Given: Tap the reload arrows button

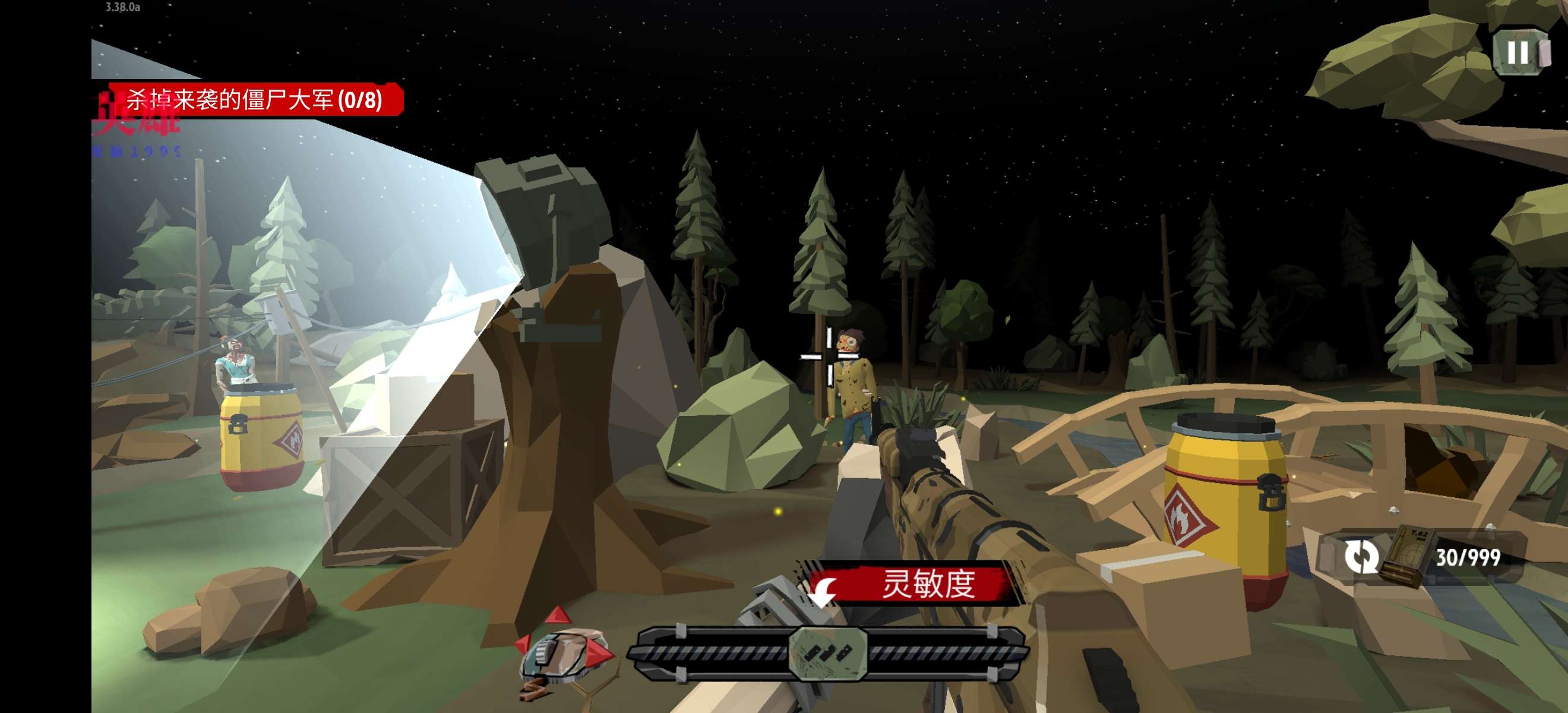Looking at the screenshot, I should (x=1361, y=556).
